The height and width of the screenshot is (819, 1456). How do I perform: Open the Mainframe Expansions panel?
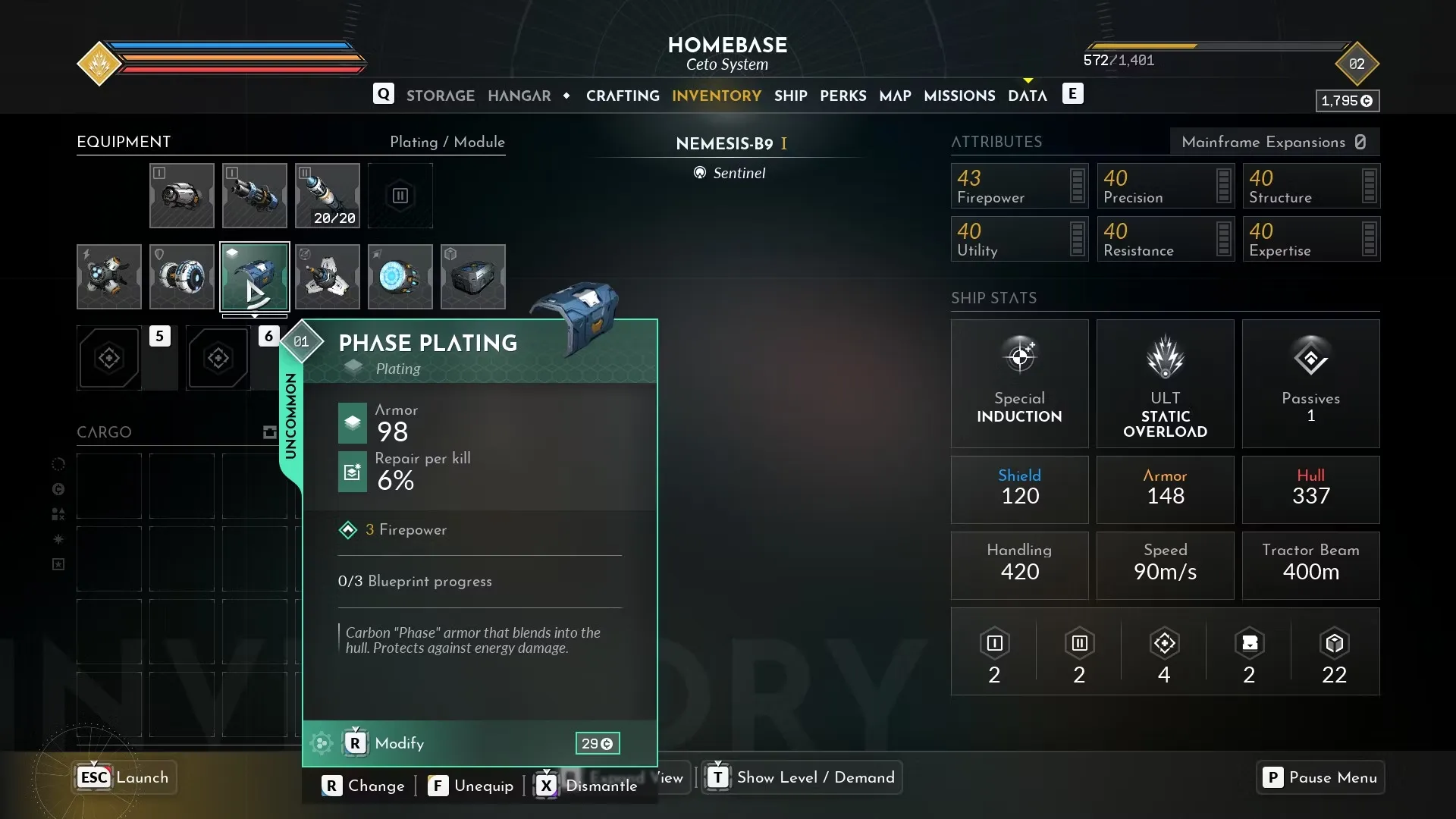pos(1274,142)
